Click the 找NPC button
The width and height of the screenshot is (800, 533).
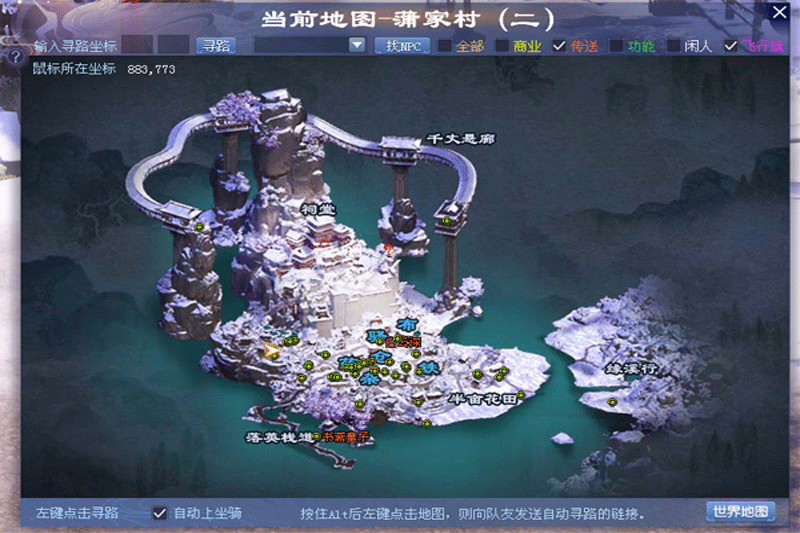(x=402, y=46)
